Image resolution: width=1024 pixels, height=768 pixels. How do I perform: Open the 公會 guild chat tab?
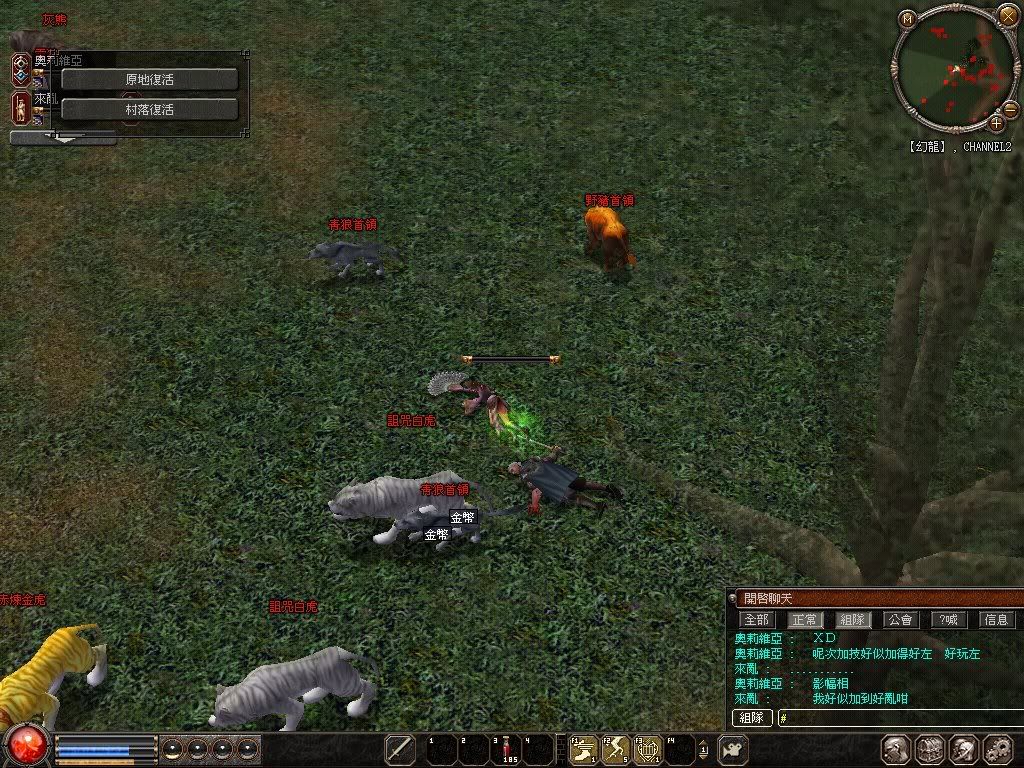[x=900, y=620]
